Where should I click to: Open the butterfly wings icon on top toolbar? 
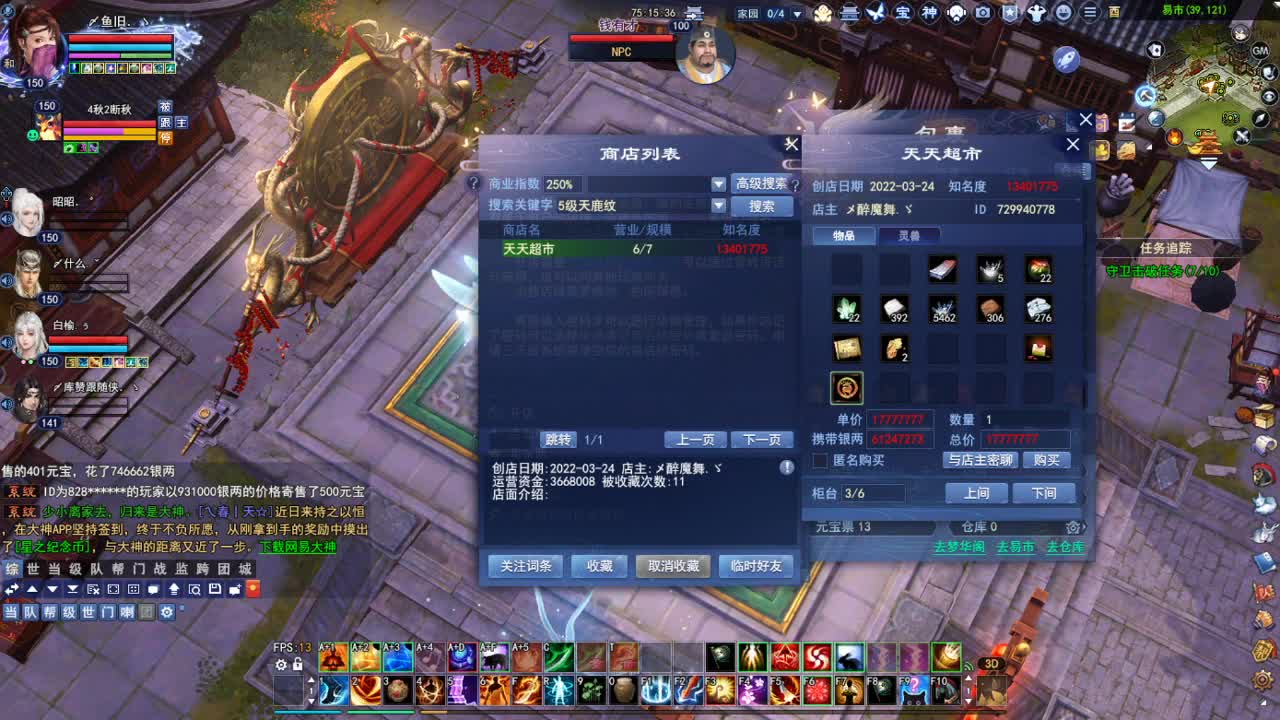pos(875,13)
